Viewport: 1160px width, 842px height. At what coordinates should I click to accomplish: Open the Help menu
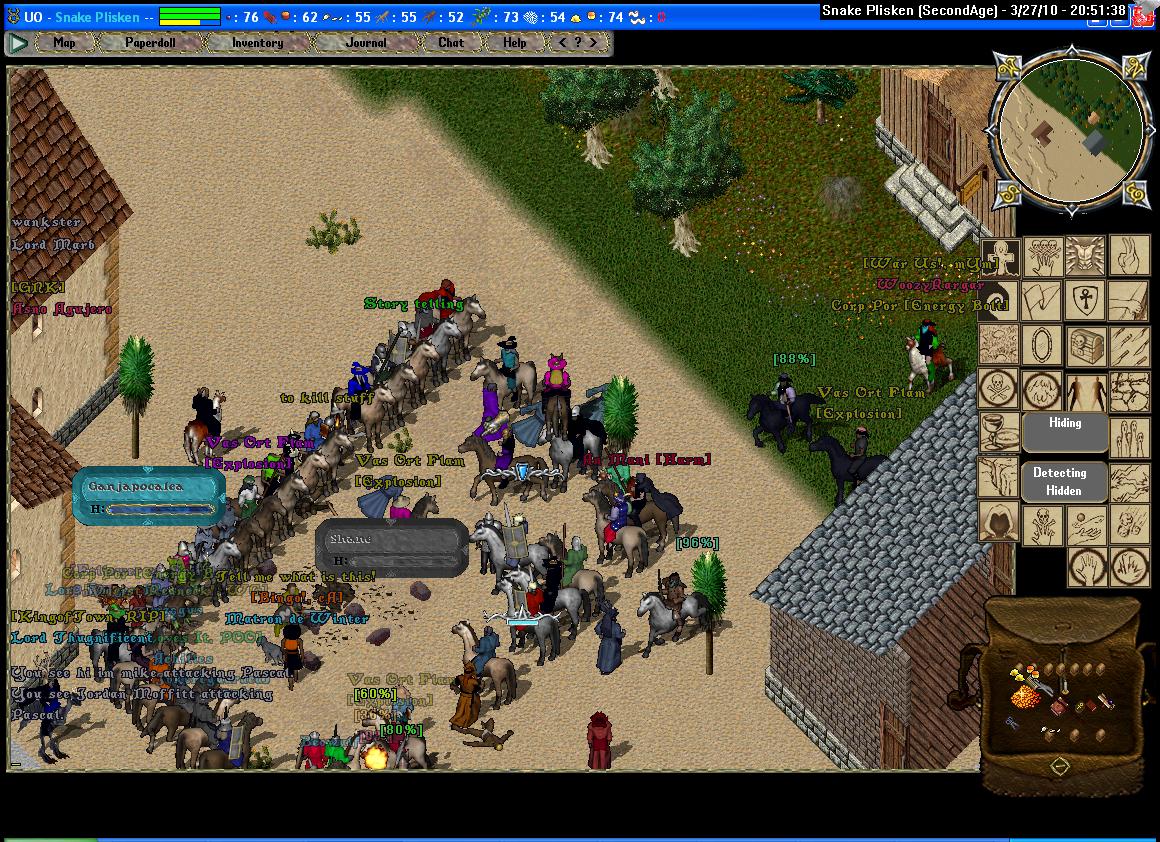click(514, 43)
